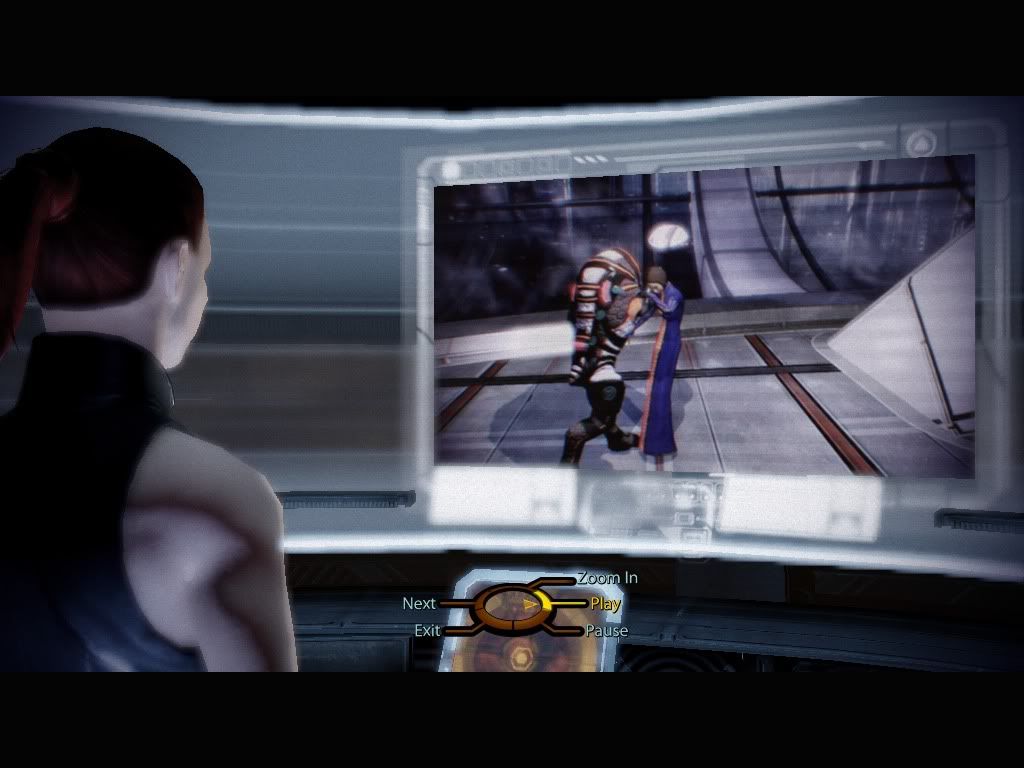Viewport: 1024px width, 768px height.
Task: Select Play on the wheel
Action: coord(605,604)
